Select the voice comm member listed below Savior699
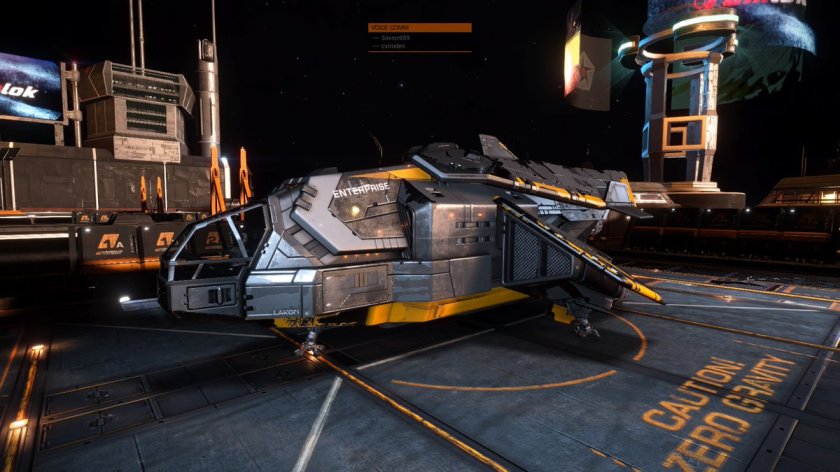Image resolution: width=840 pixels, height=472 pixels. click(x=394, y=46)
